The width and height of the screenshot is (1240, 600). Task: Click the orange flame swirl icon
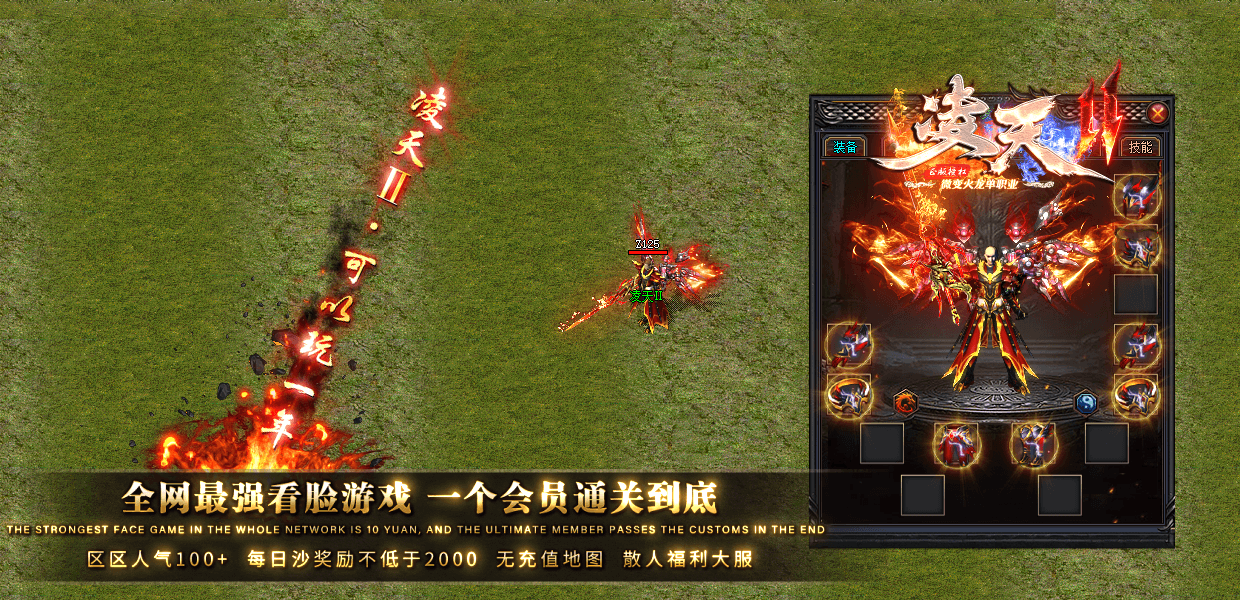tap(906, 403)
